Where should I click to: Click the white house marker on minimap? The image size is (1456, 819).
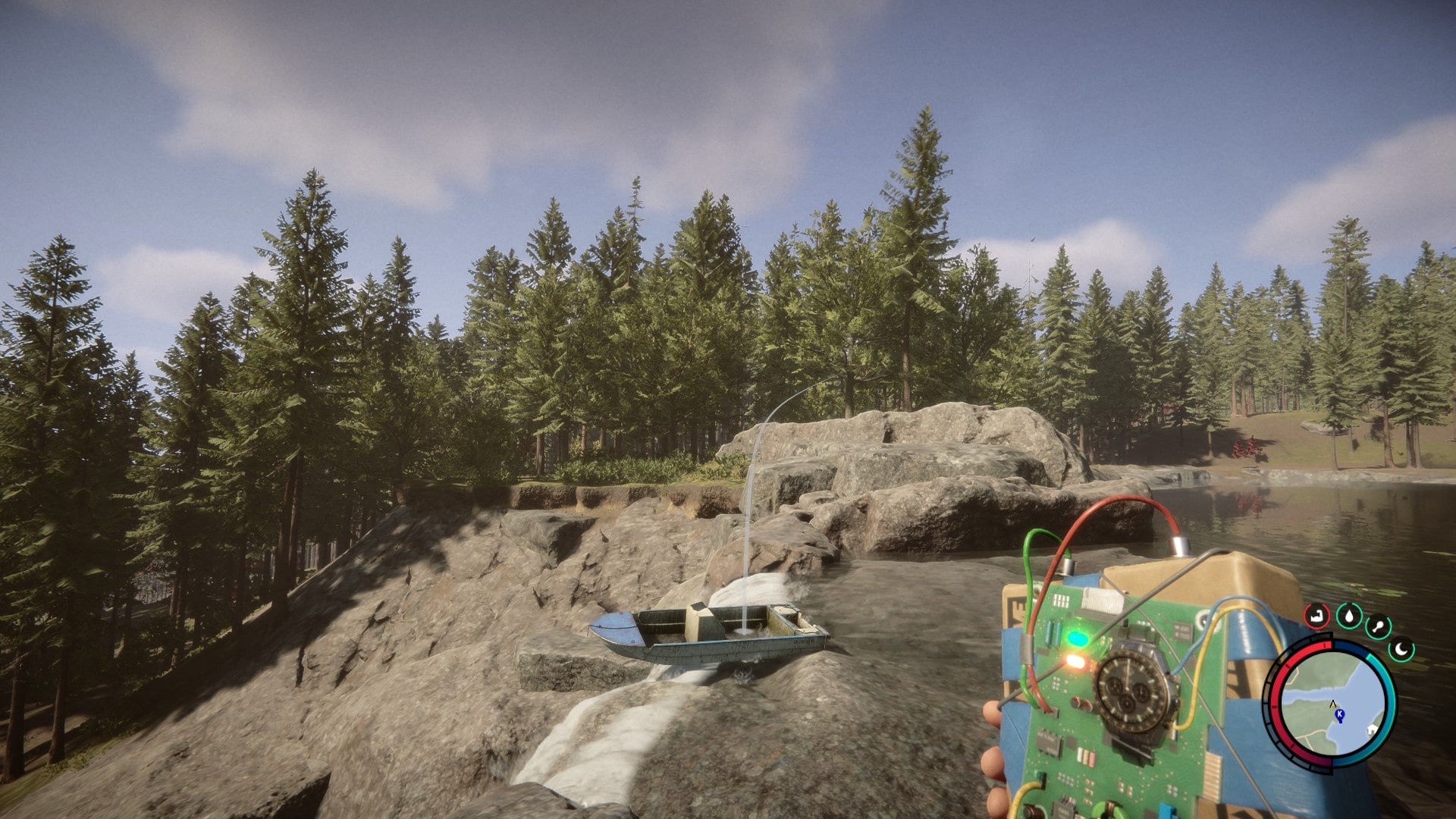(x=1371, y=730)
